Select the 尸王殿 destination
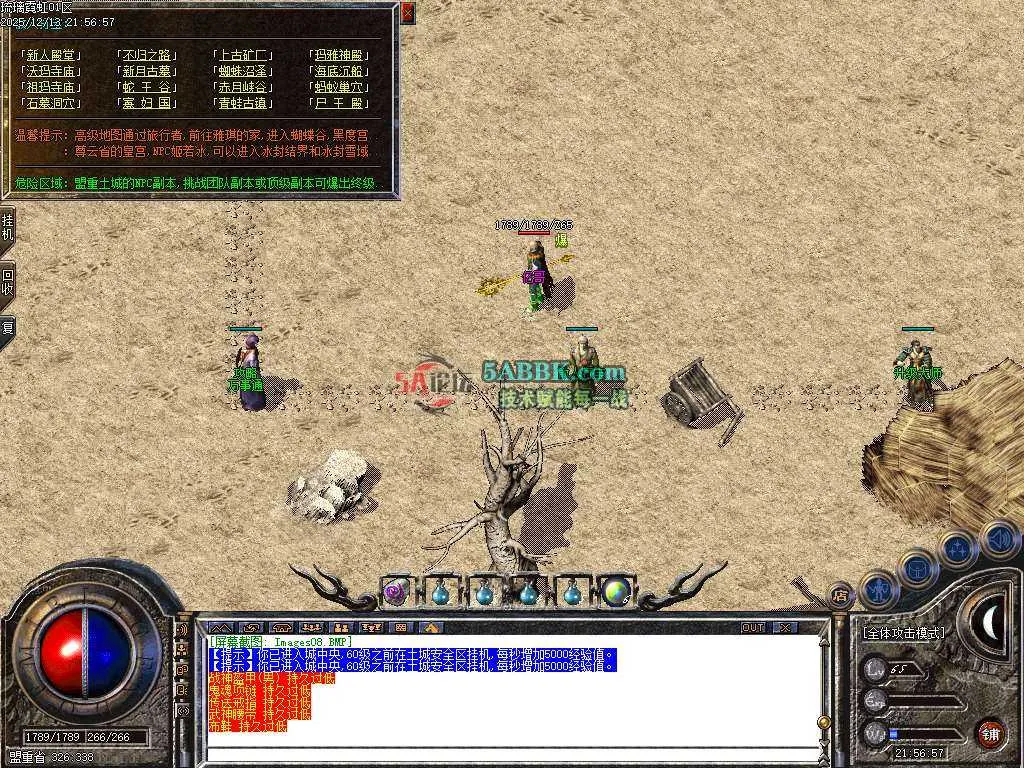The height and width of the screenshot is (768, 1024). (x=340, y=103)
